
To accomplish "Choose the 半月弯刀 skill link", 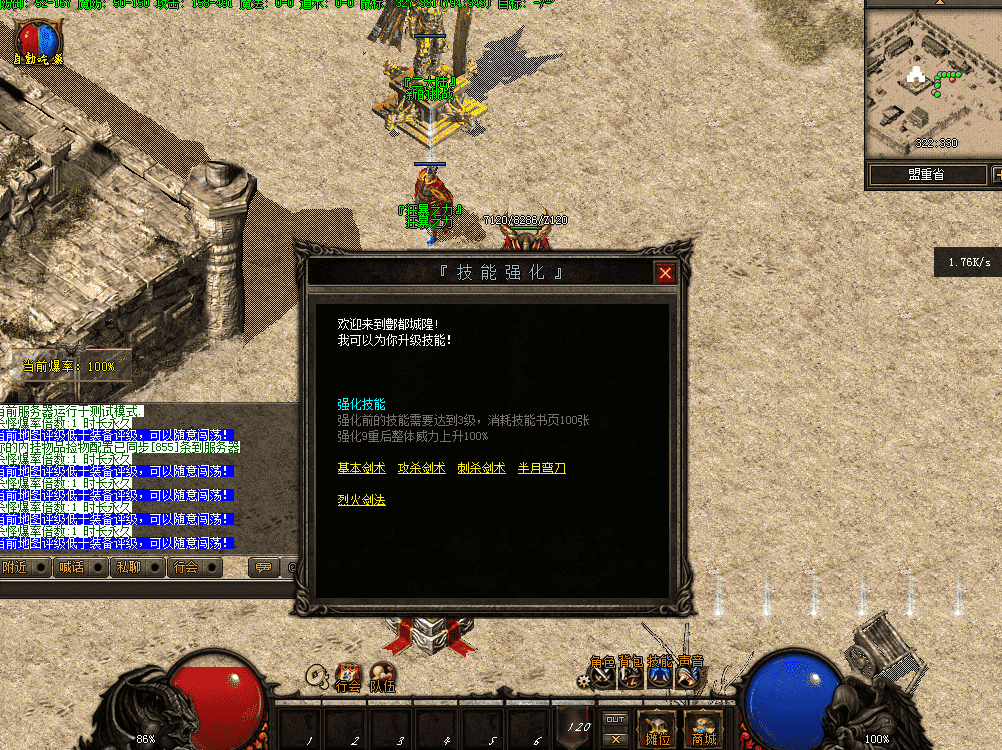I will 541,468.
